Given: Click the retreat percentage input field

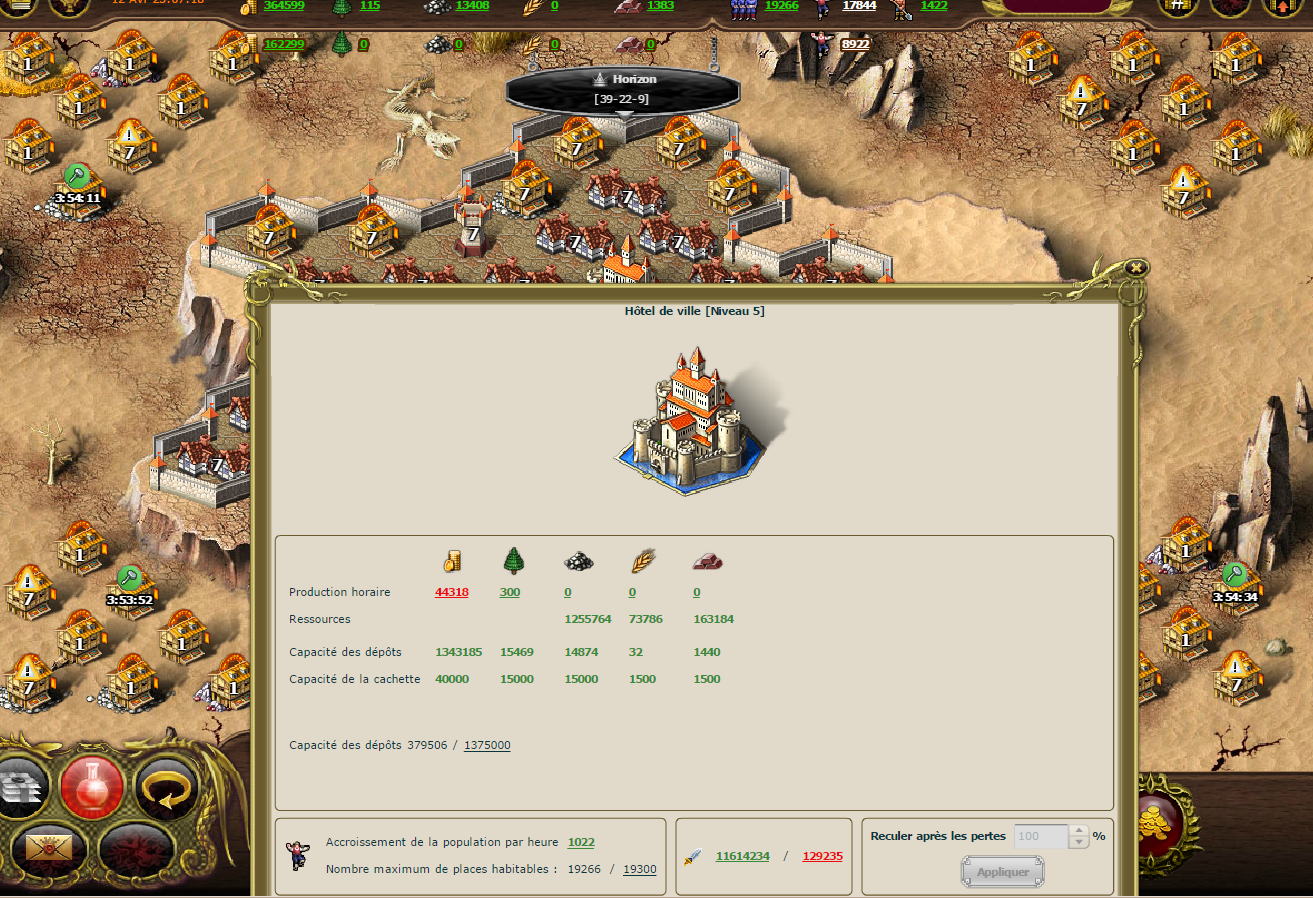Looking at the screenshot, I should tap(1040, 836).
